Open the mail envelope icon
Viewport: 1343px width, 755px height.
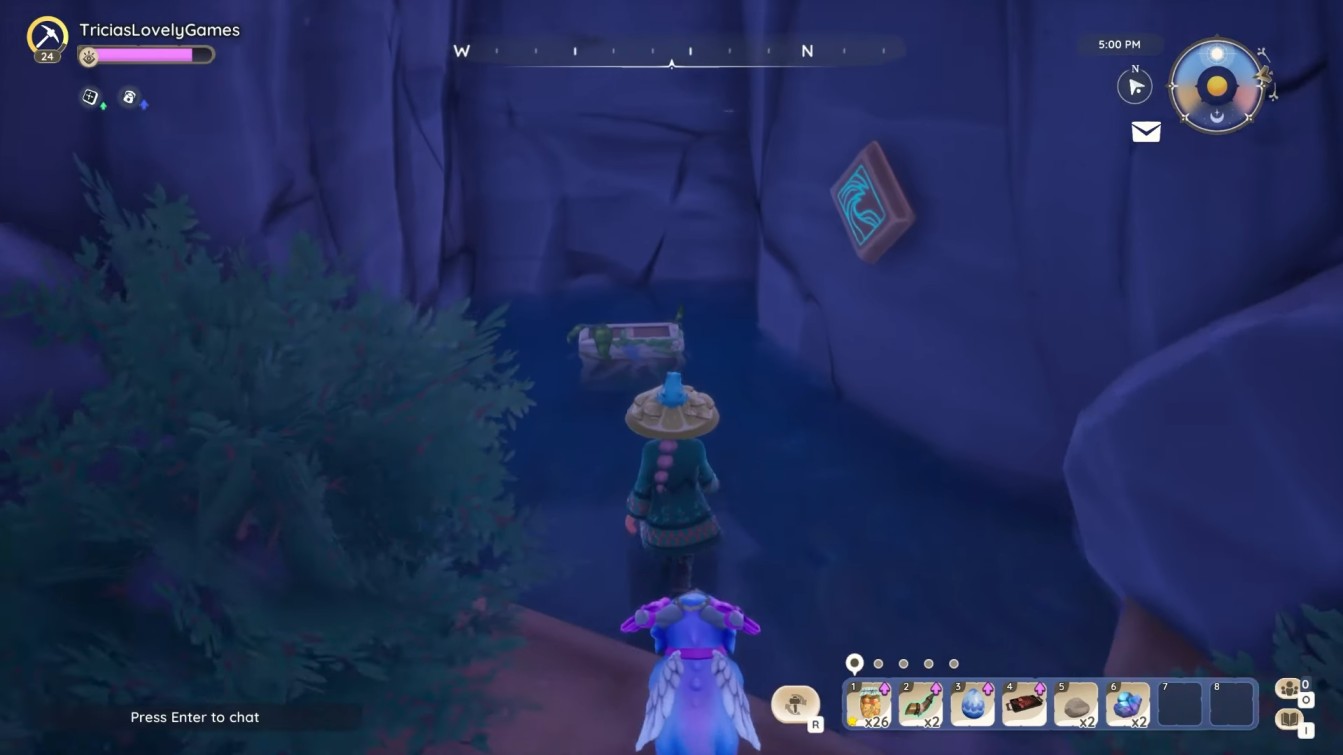pyautogui.click(x=1144, y=131)
